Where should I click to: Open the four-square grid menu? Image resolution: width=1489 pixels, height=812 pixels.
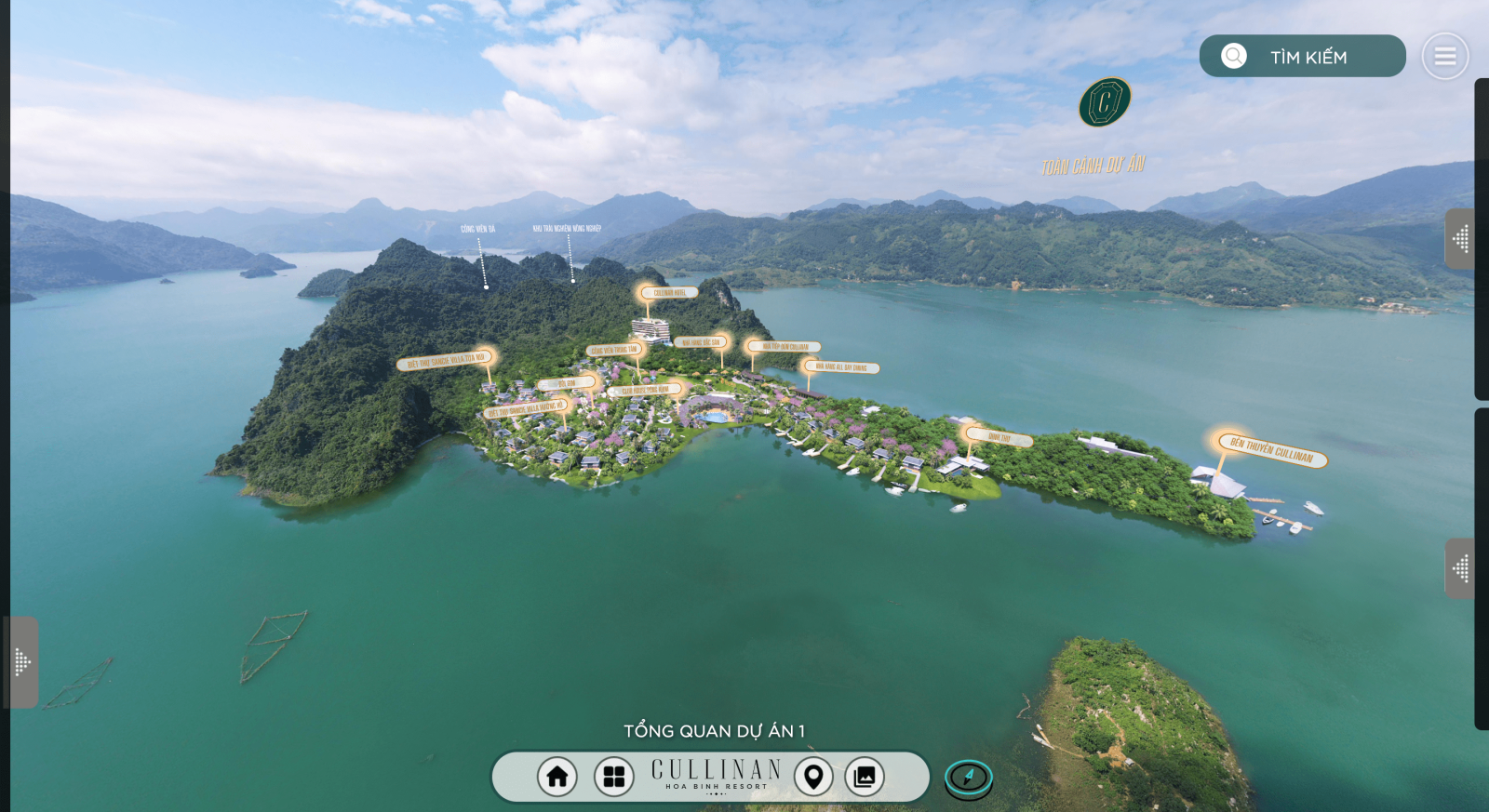click(613, 777)
